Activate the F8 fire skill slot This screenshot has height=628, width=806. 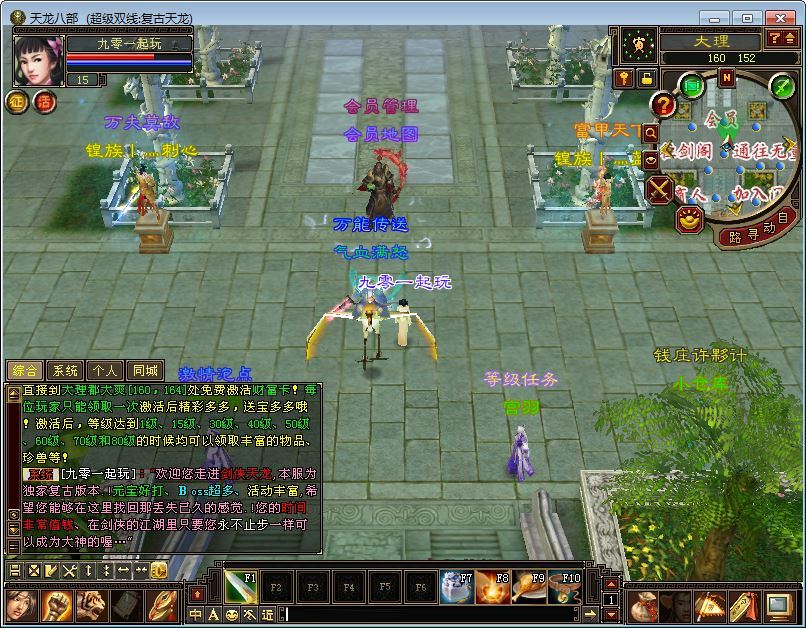[x=492, y=586]
